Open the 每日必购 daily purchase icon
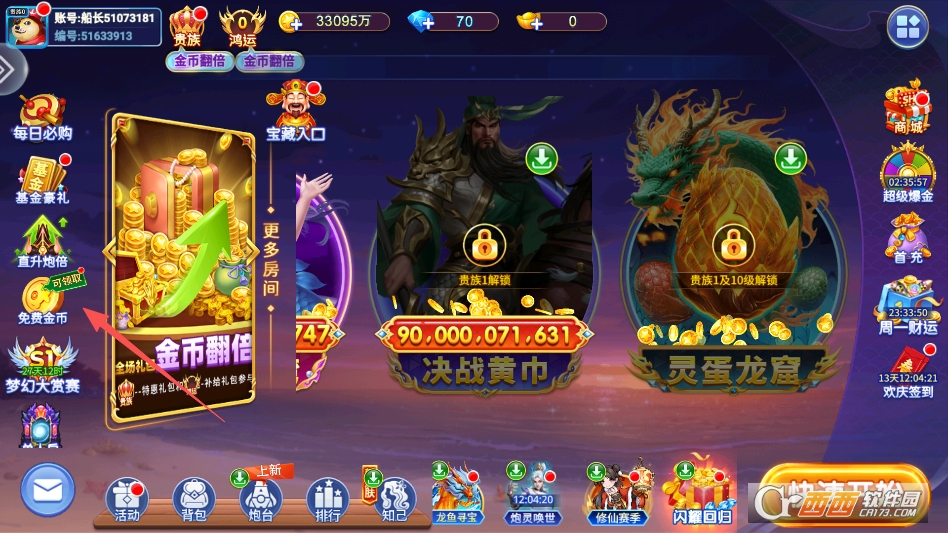The width and height of the screenshot is (948, 533). [x=42, y=116]
